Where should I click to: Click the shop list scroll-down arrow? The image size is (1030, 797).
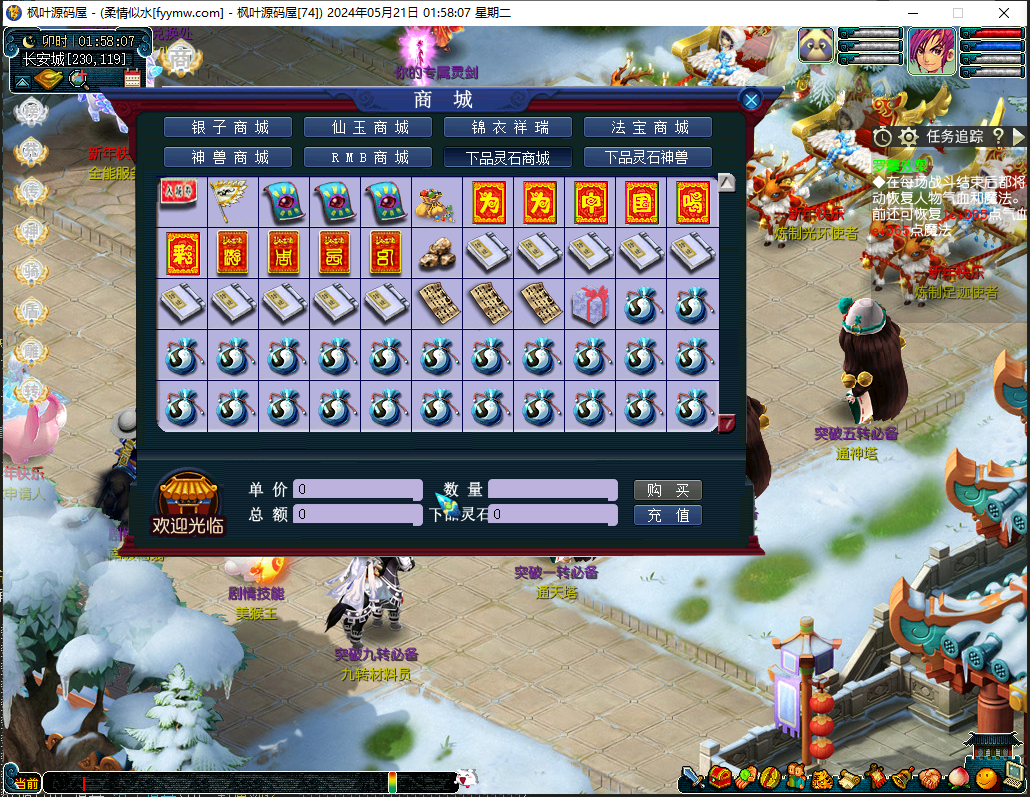point(727,423)
